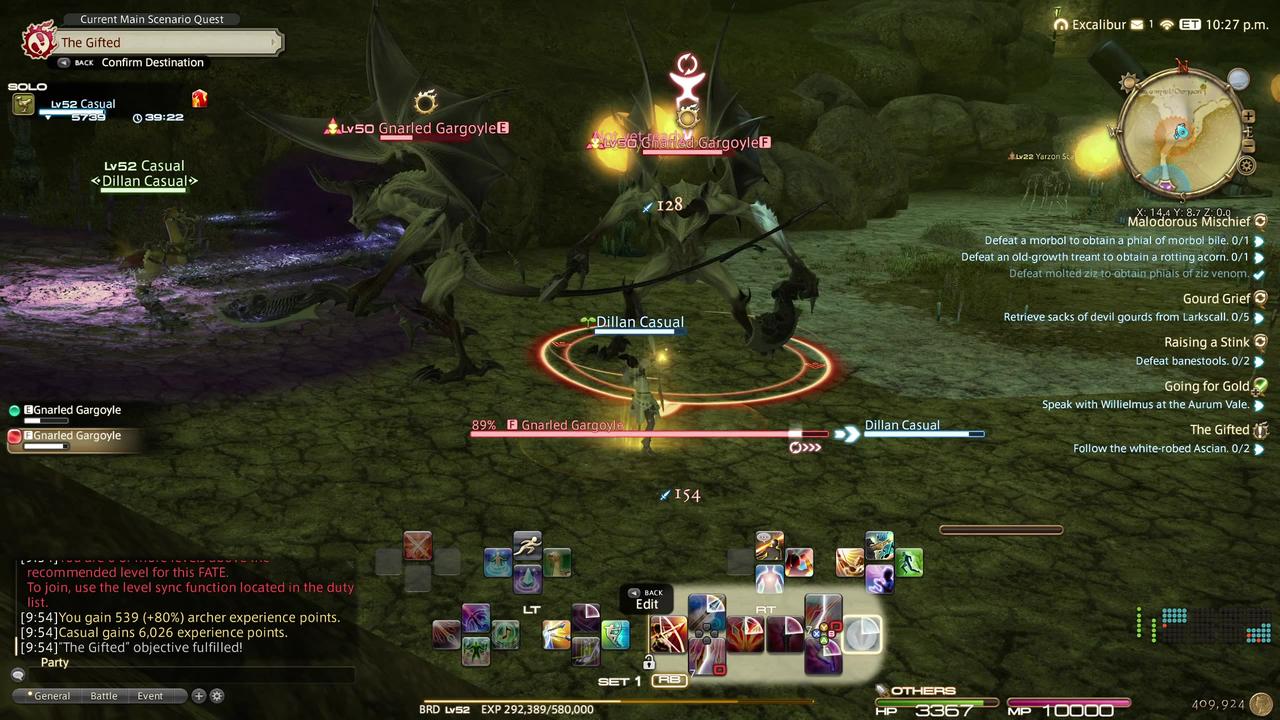
Task: Toggle the cross hotbar lock padlock
Action: coord(649,662)
